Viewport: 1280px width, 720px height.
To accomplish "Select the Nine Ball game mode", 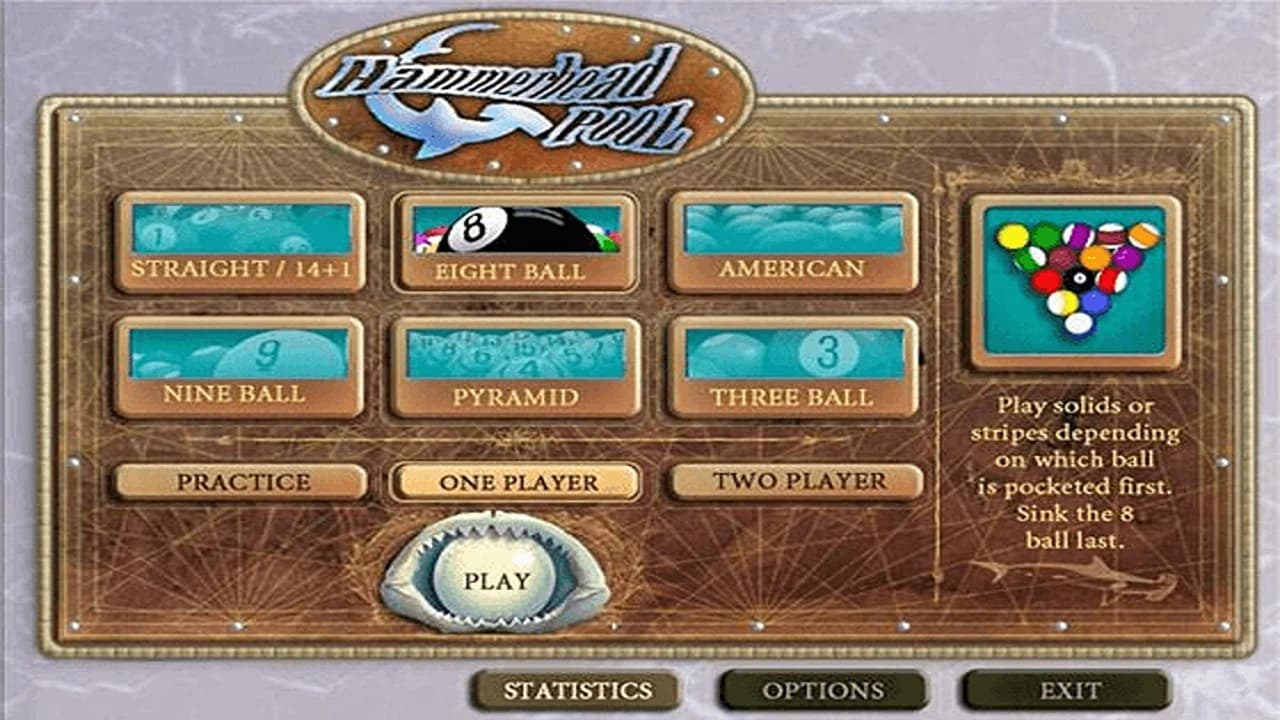I will pos(238,368).
